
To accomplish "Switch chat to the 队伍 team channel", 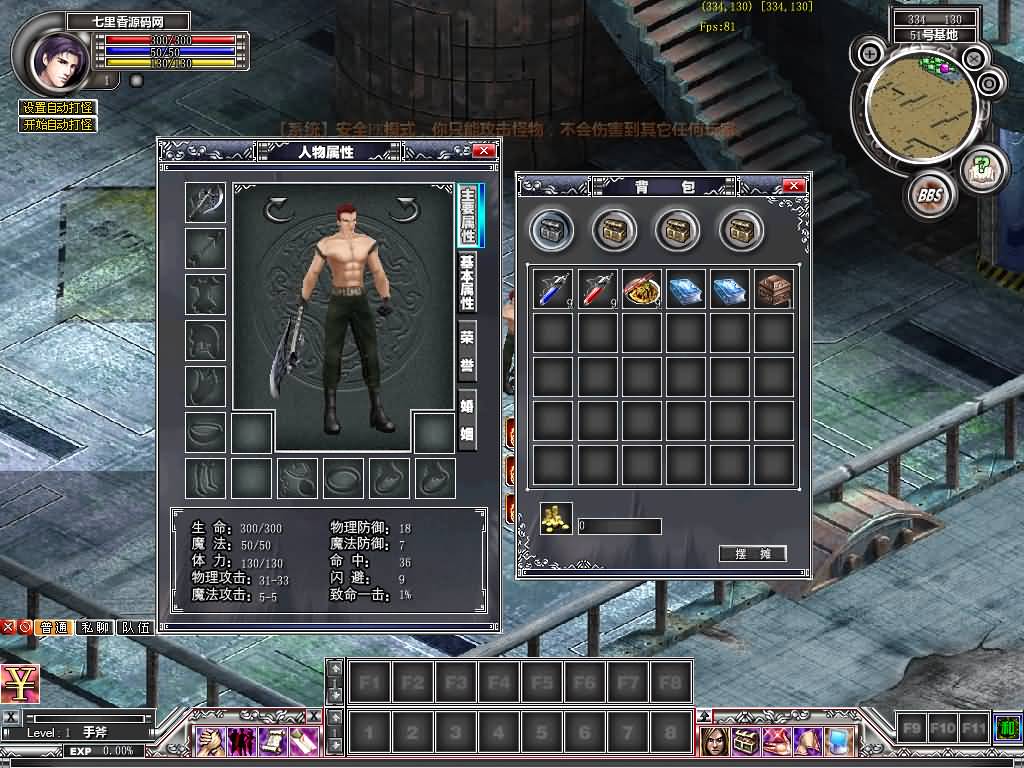I will [136, 628].
